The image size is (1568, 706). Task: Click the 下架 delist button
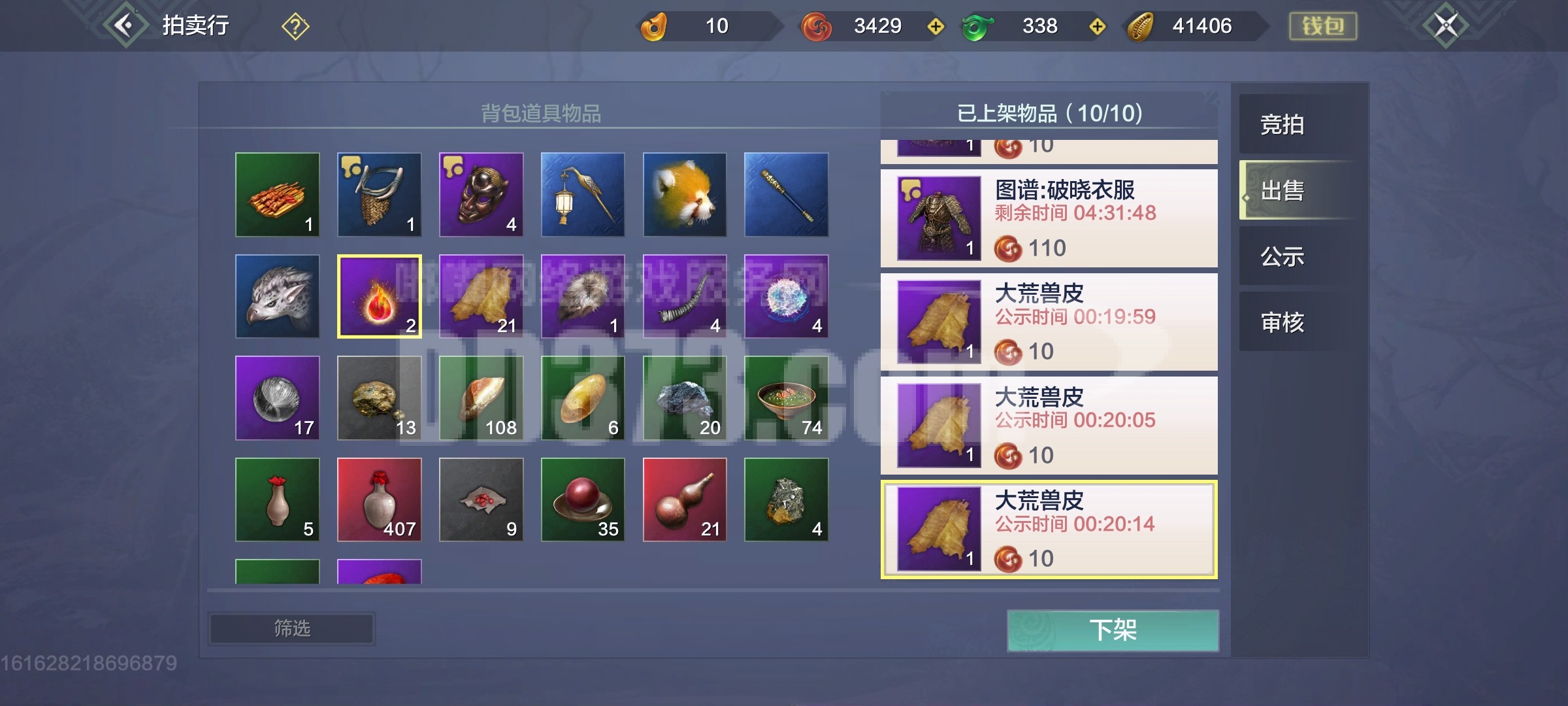pos(1113,630)
